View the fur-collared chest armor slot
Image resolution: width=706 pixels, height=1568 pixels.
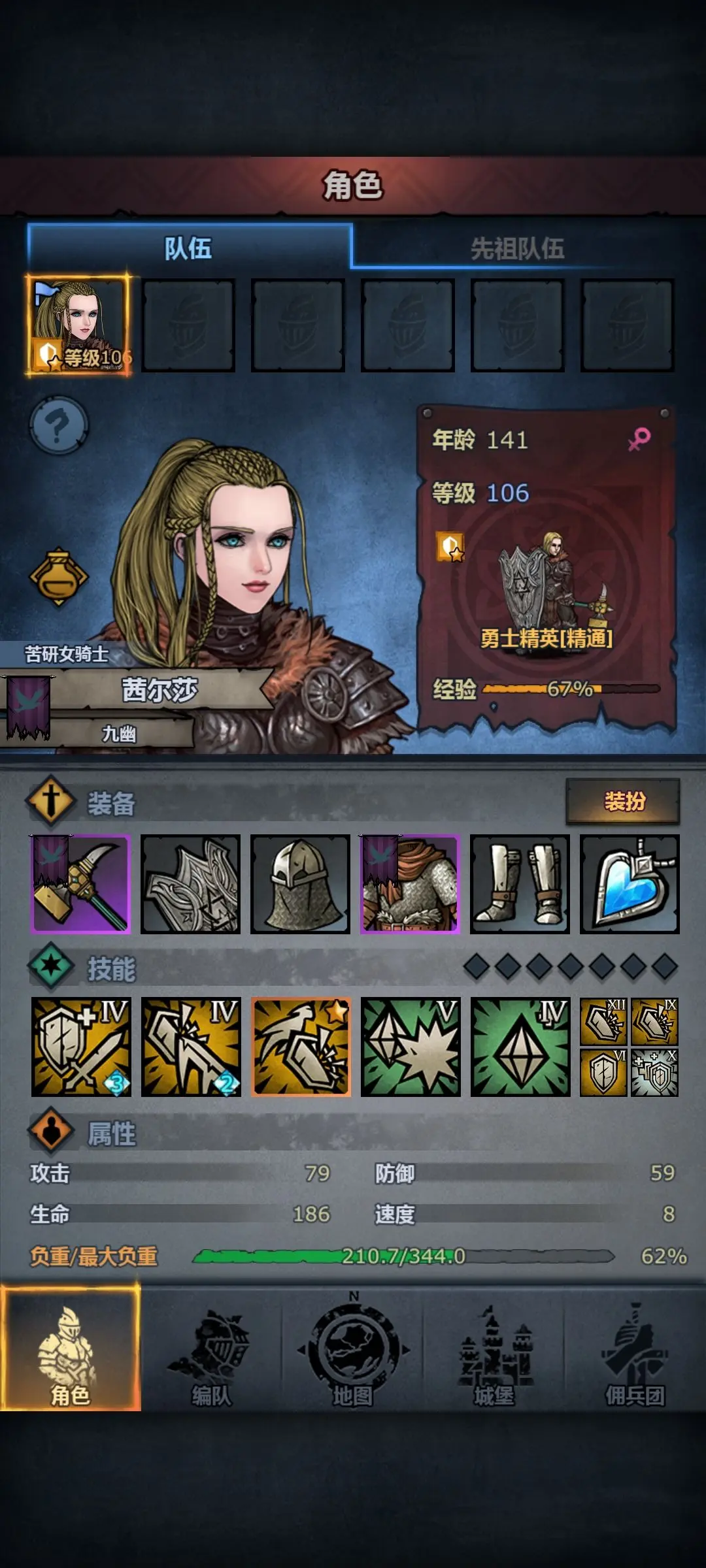(410, 884)
